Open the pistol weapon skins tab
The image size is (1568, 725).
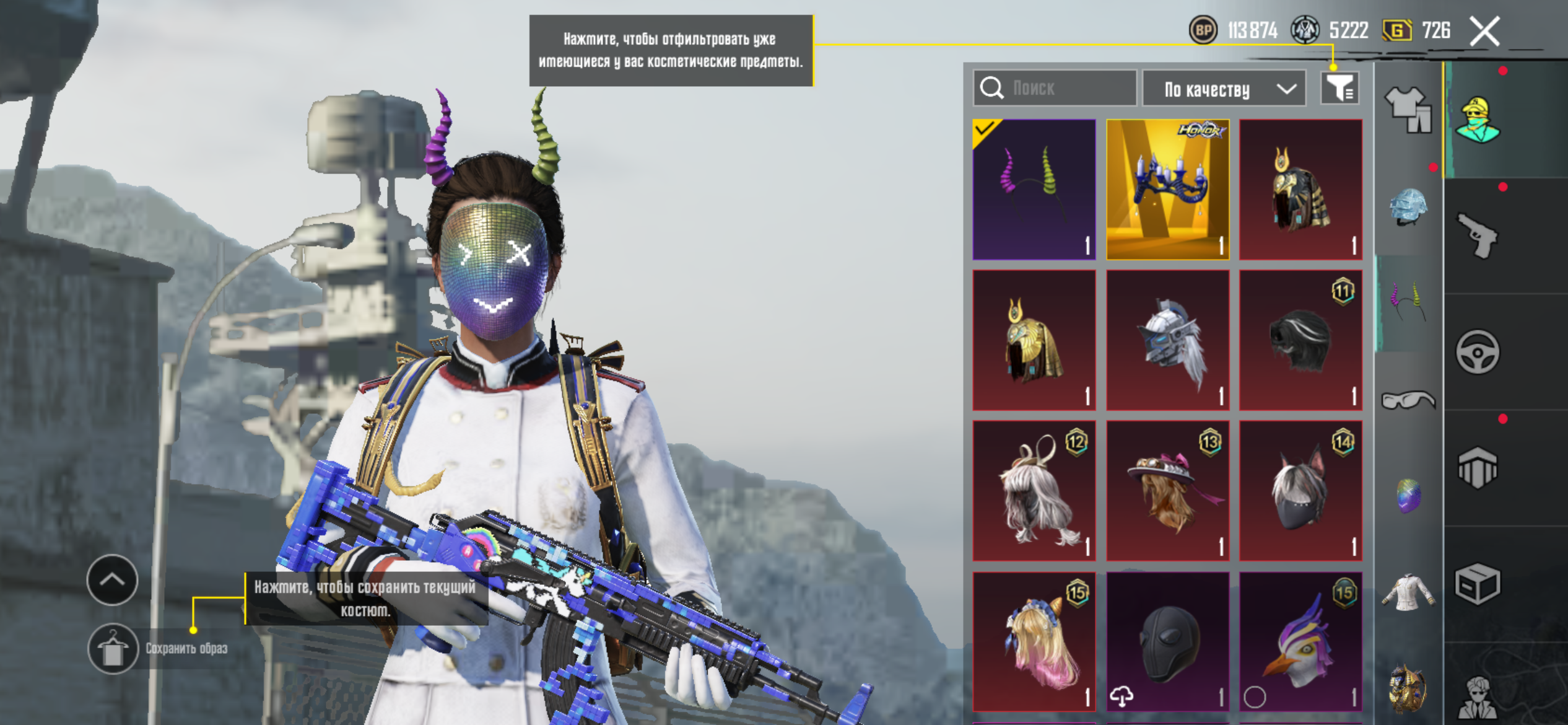click(1478, 235)
